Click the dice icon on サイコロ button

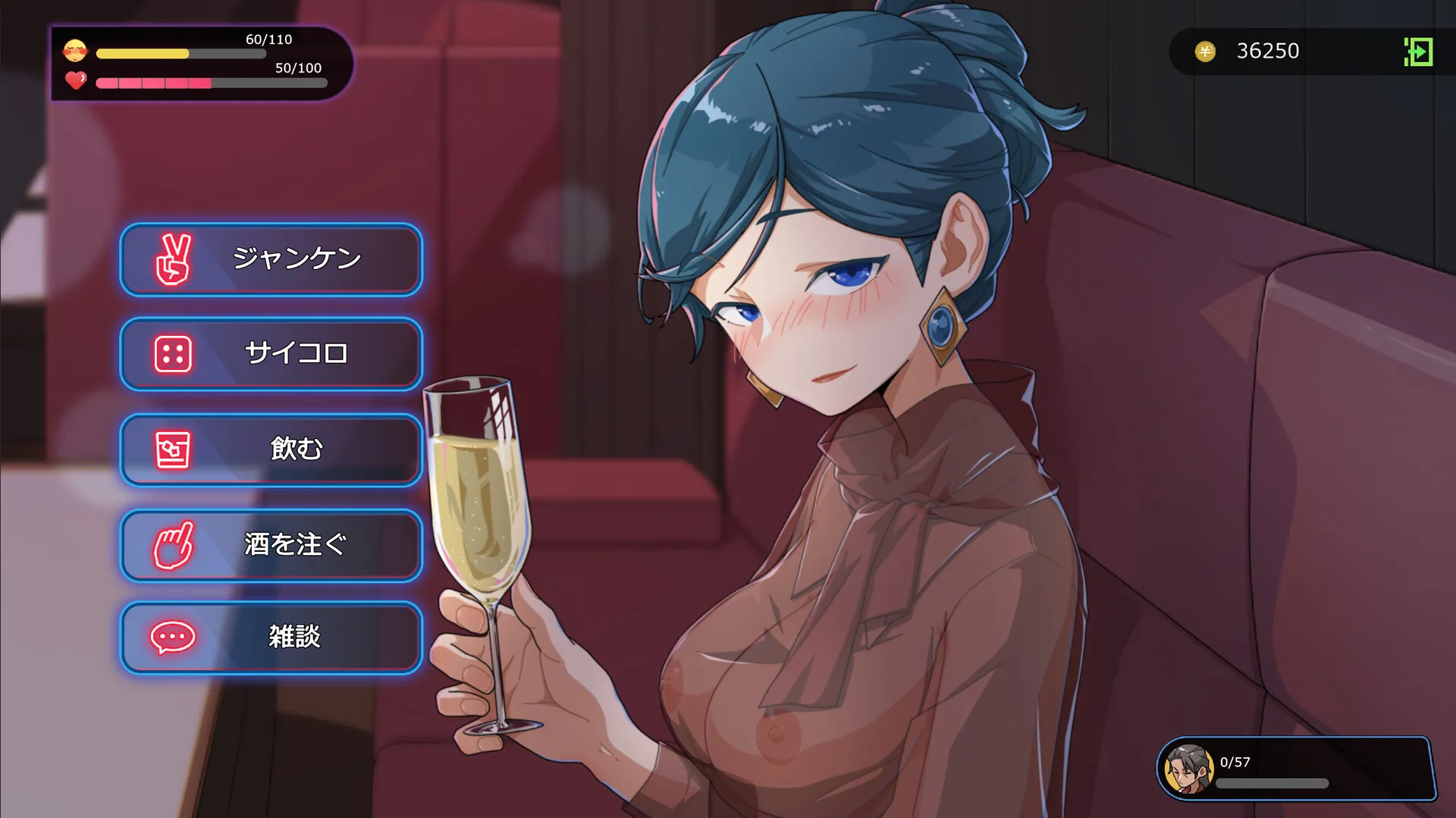[x=174, y=354]
